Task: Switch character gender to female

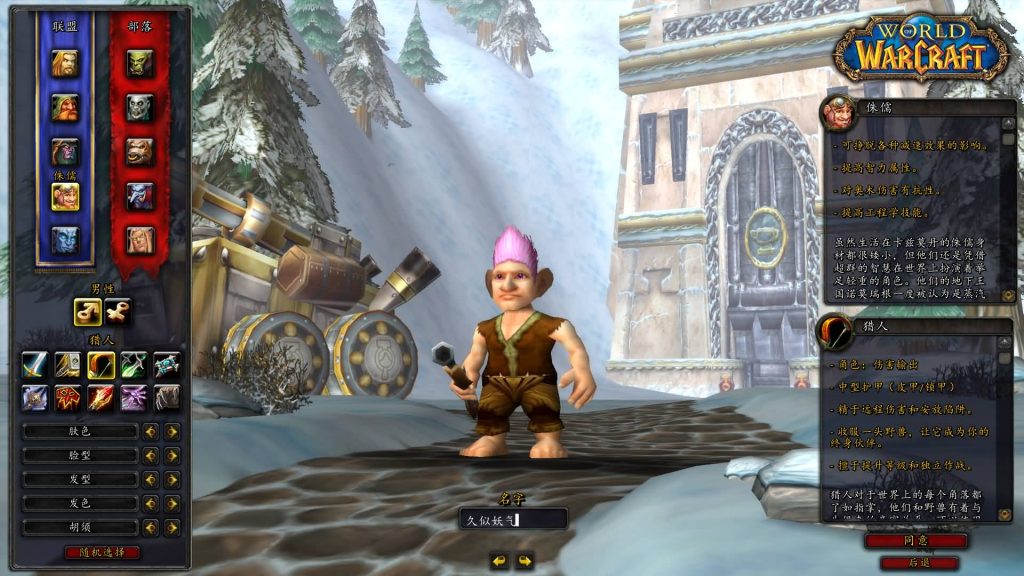Action: click(118, 312)
